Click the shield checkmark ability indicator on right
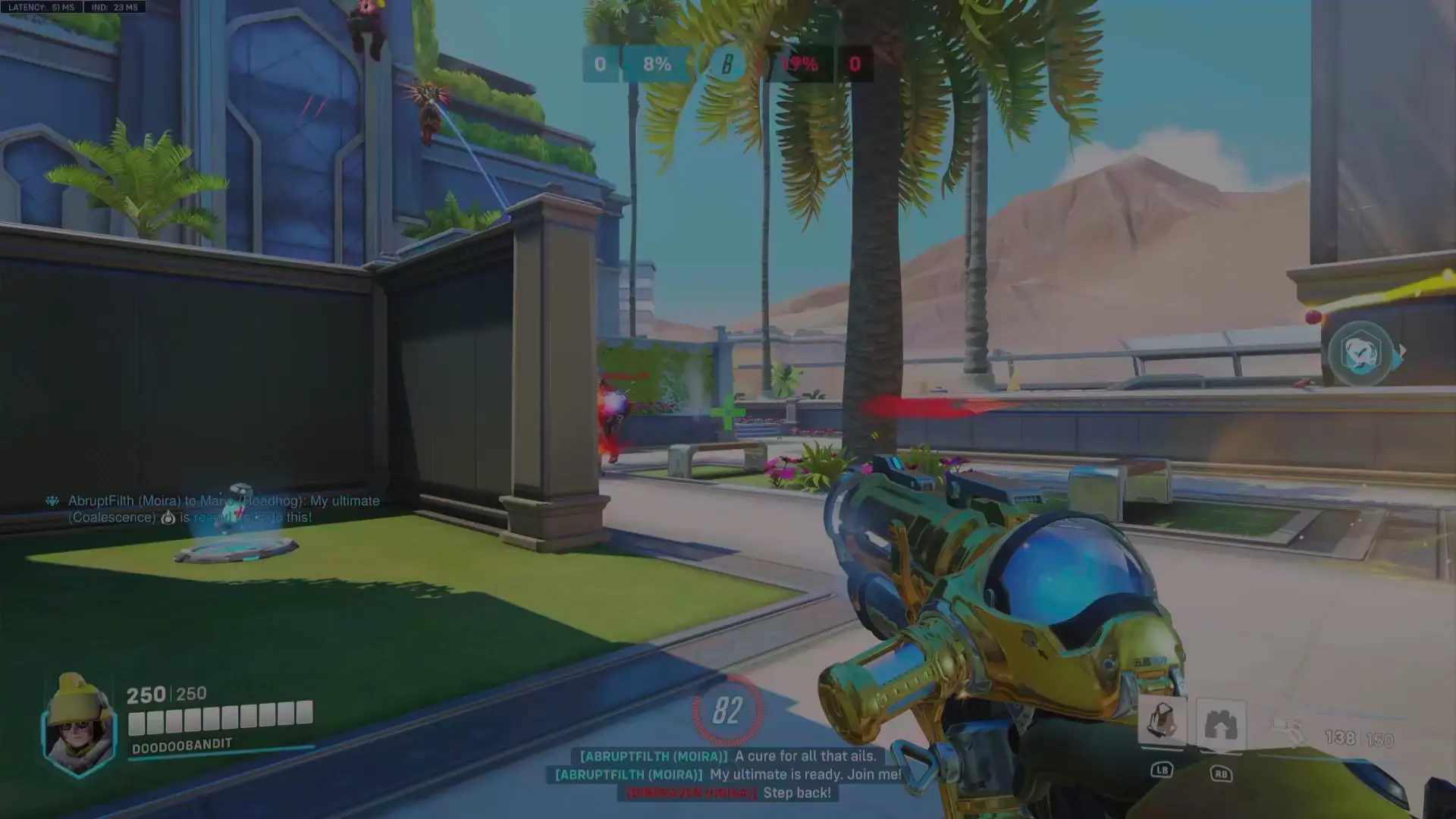Screen dimensions: 1456x819 1361,353
